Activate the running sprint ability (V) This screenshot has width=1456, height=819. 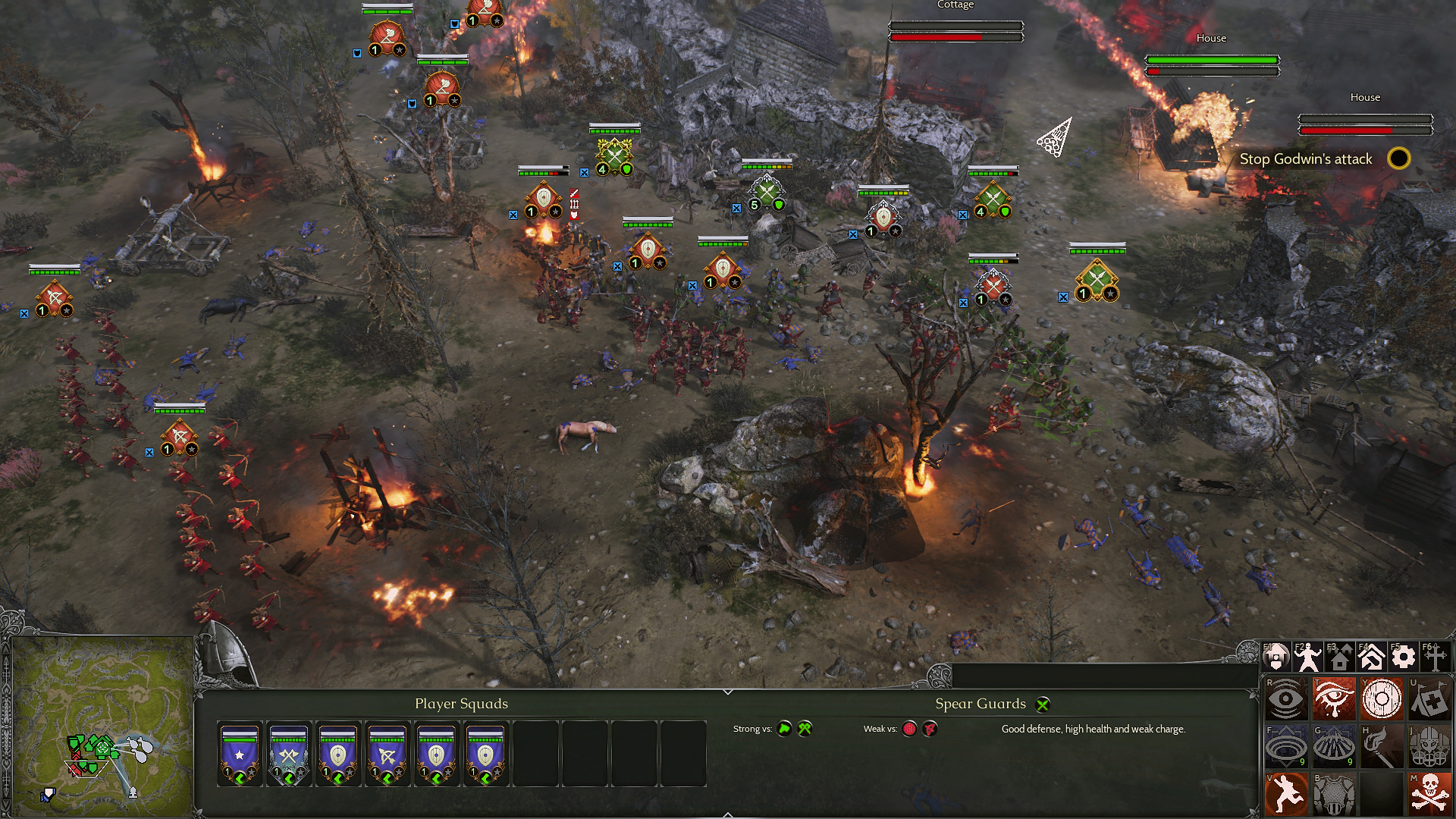click(1285, 795)
